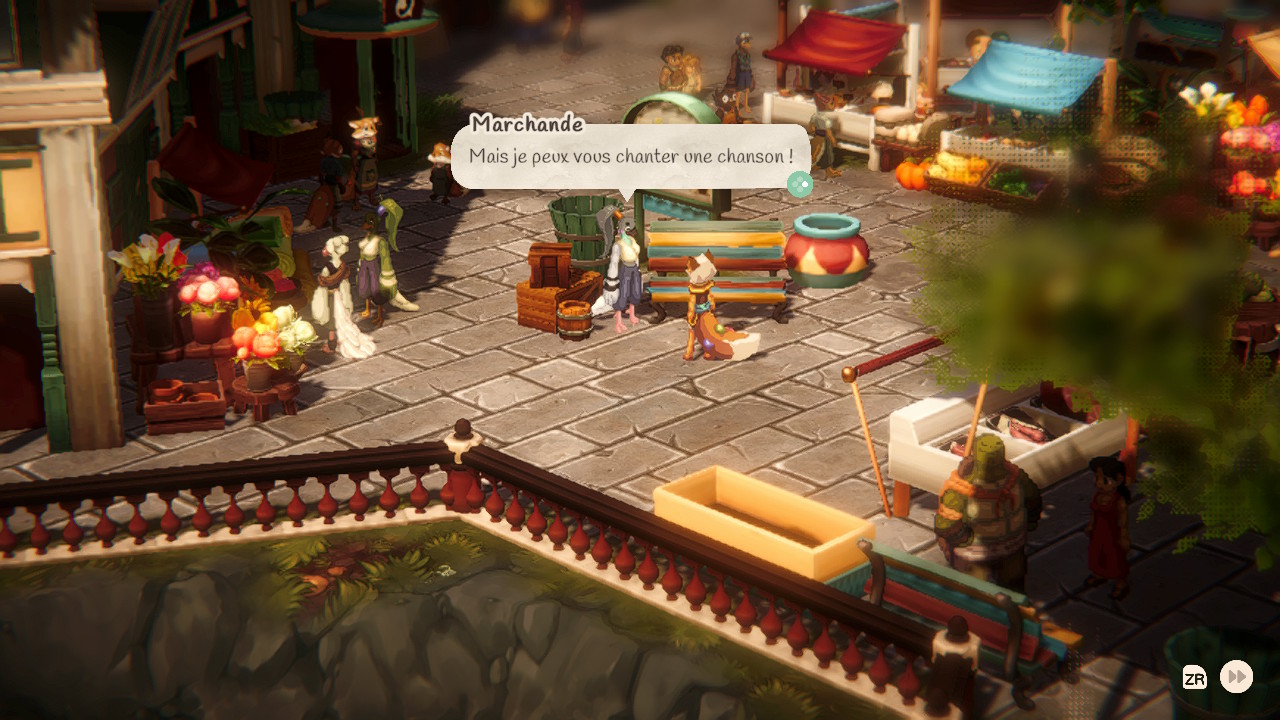The image size is (1280, 720).
Task: Click the Marchande speech bubble text
Action: 630,157
